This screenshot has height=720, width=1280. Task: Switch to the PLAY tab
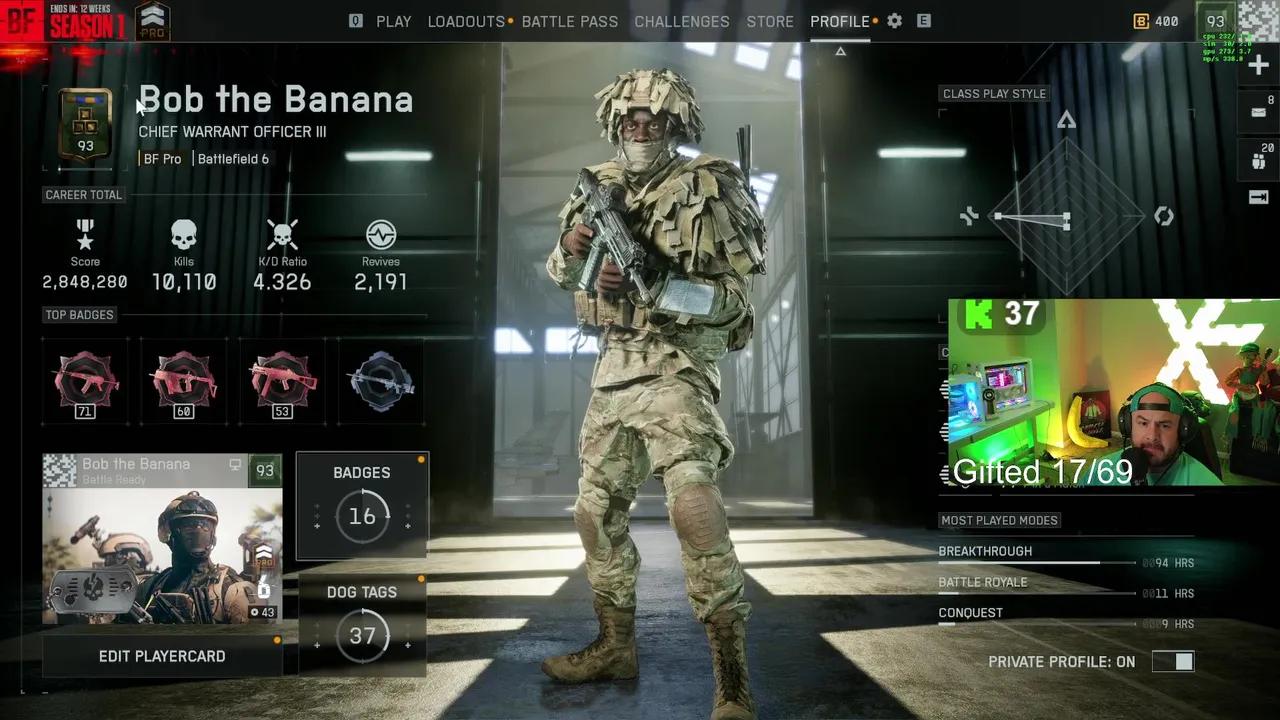393,21
